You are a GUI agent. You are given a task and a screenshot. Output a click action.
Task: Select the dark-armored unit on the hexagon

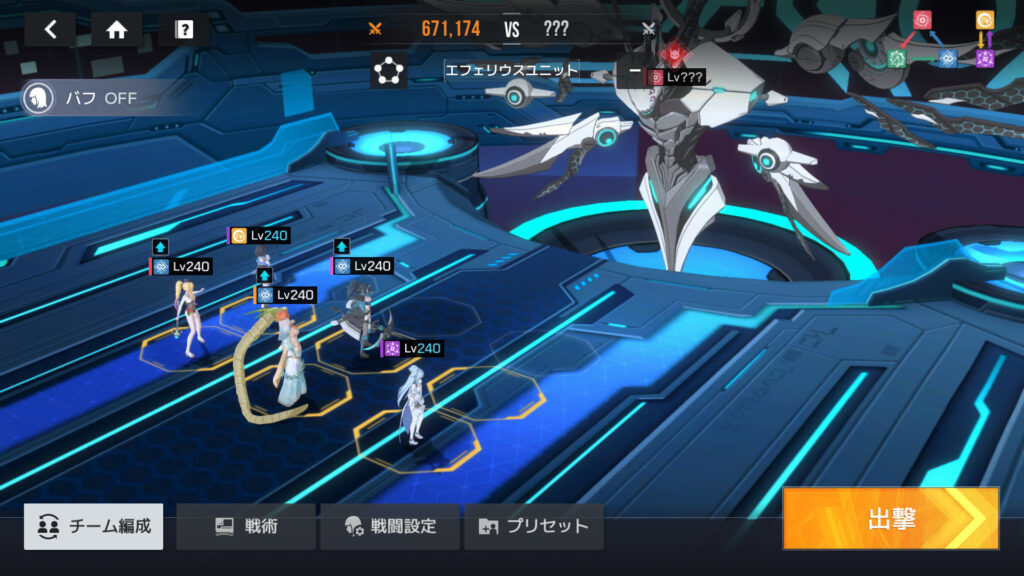pos(357,320)
